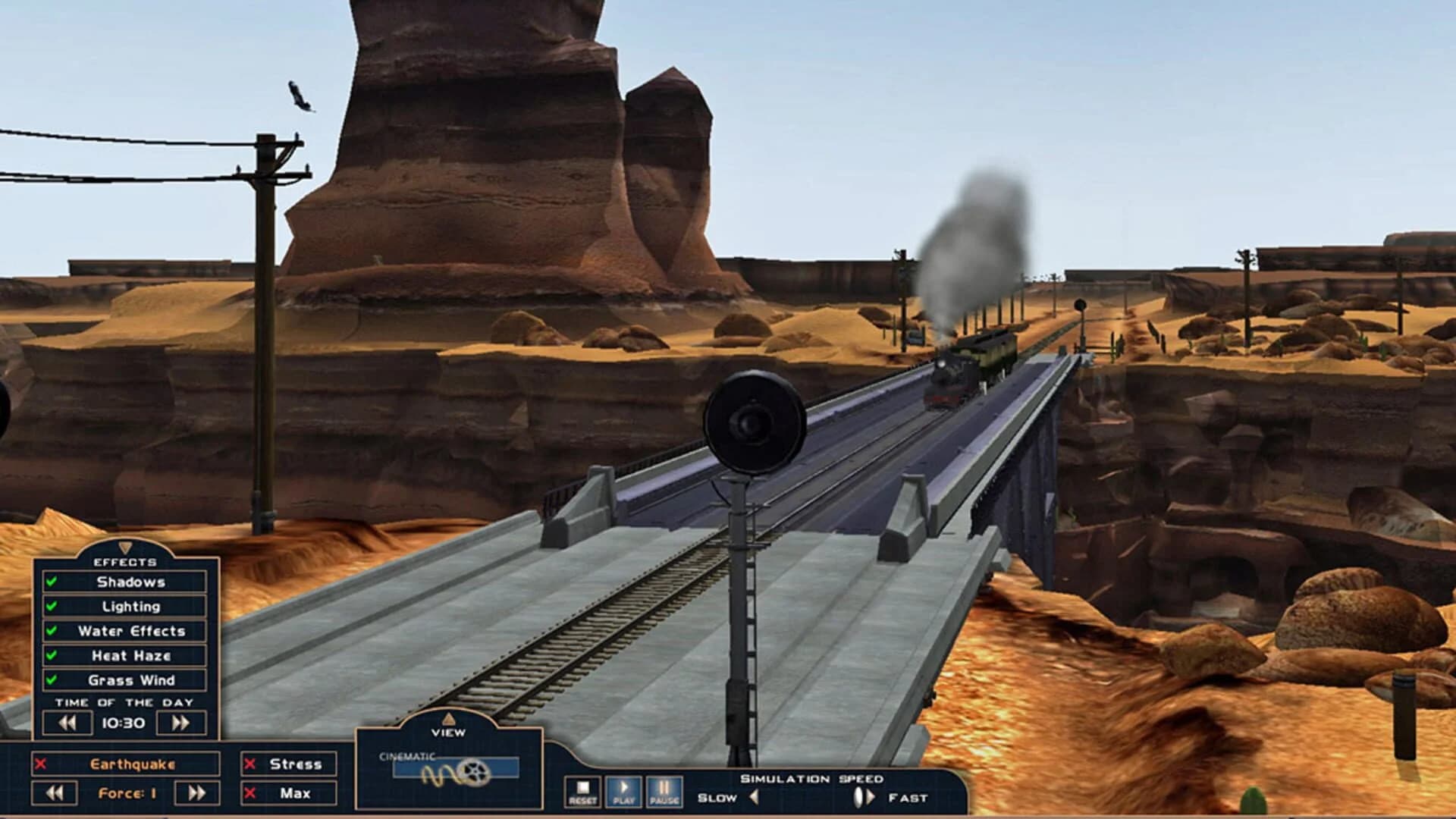Switch to the View tab
The image size is (1456, 819).
(x=447, y=733)
